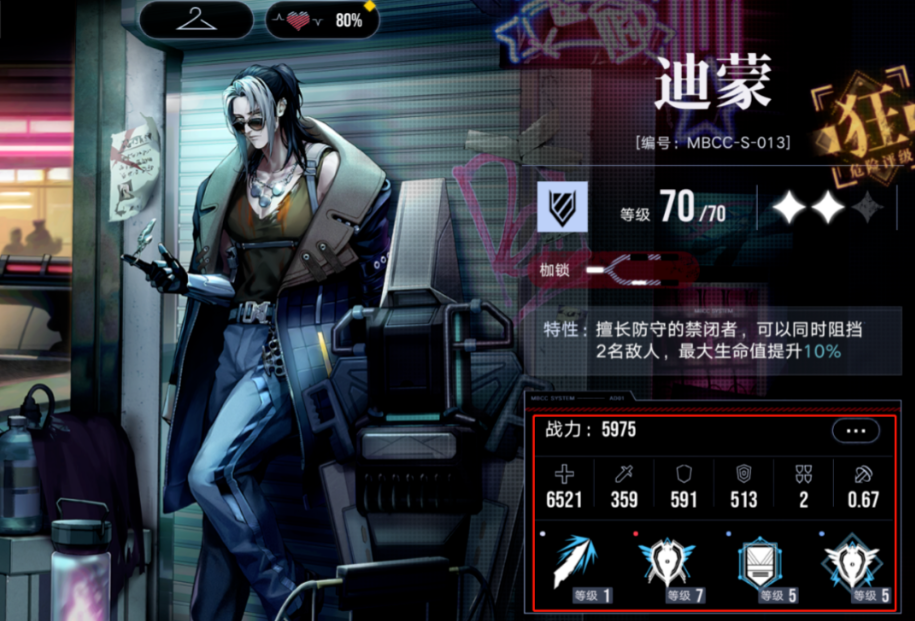The height and width of the screenshot is (621, 915).
Task: Open the star rank upgrade display
Action: [826, 207]
